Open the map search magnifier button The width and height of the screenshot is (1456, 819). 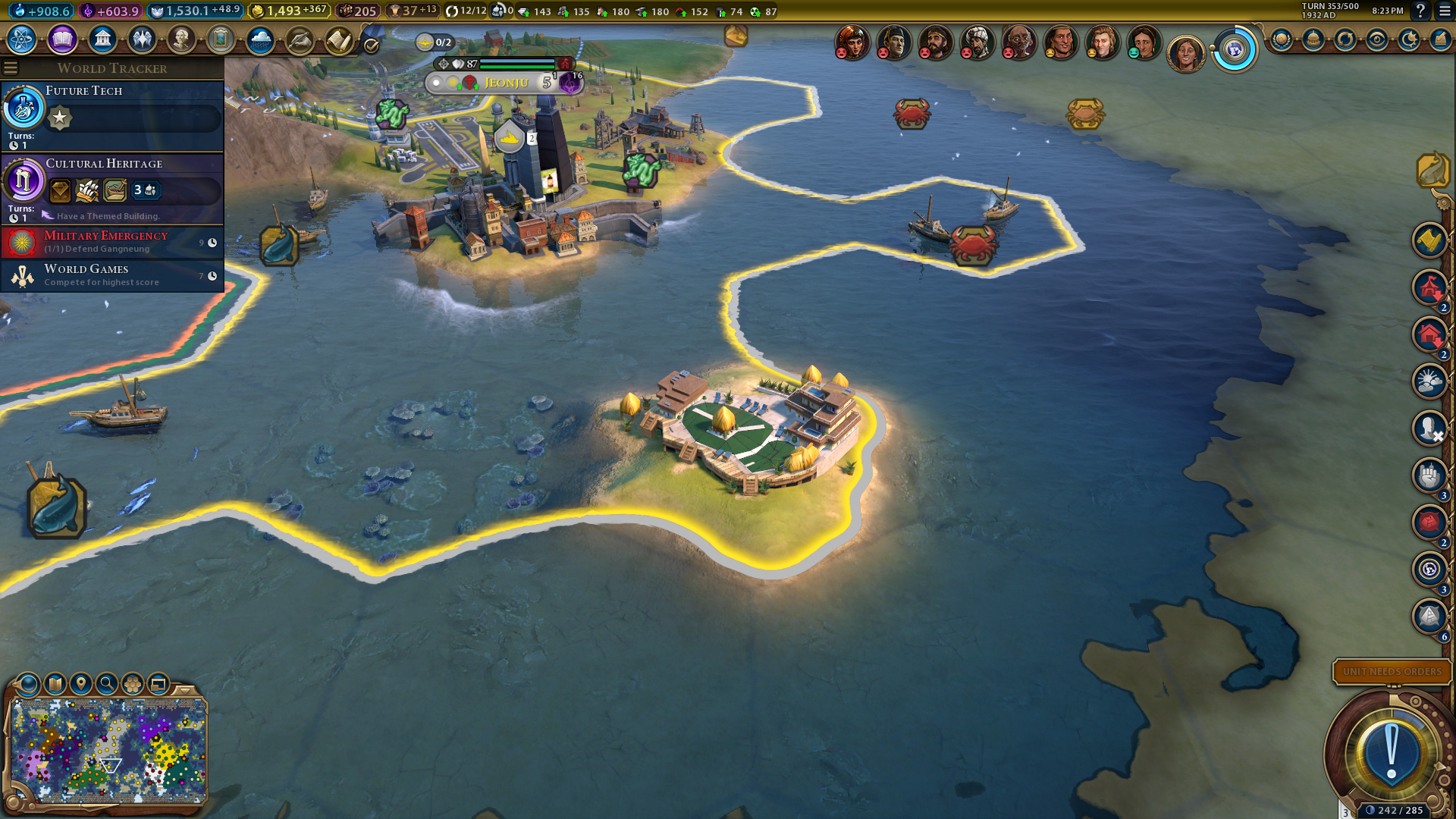tap(107, 684)
